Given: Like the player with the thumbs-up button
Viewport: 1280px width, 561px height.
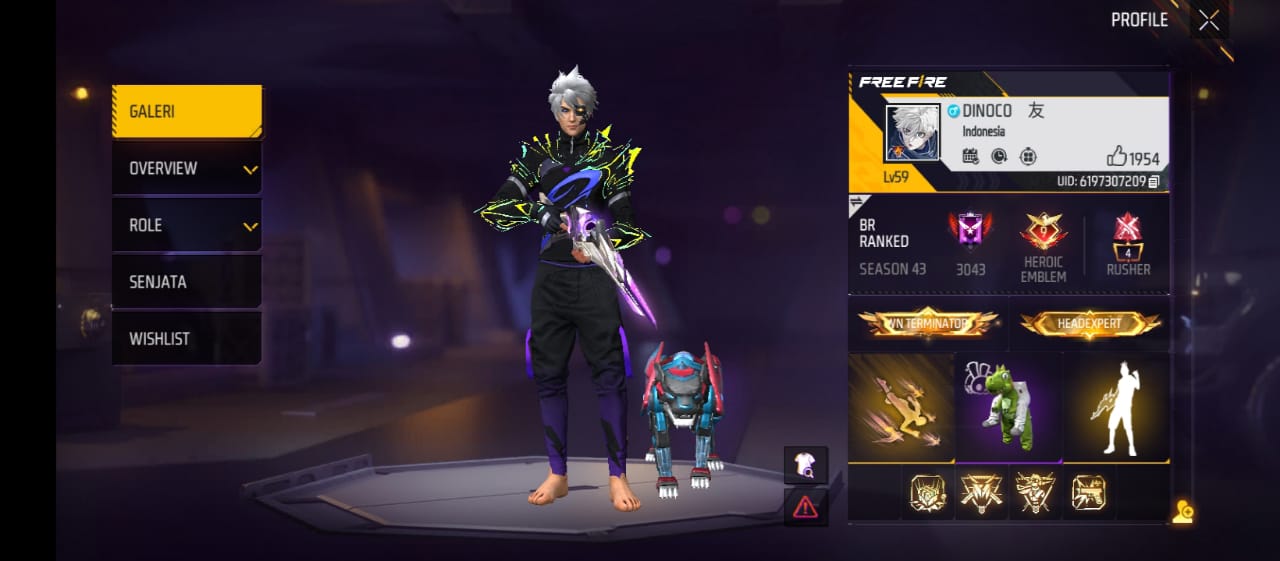Looking at the screenshot, I should 1117,157.
